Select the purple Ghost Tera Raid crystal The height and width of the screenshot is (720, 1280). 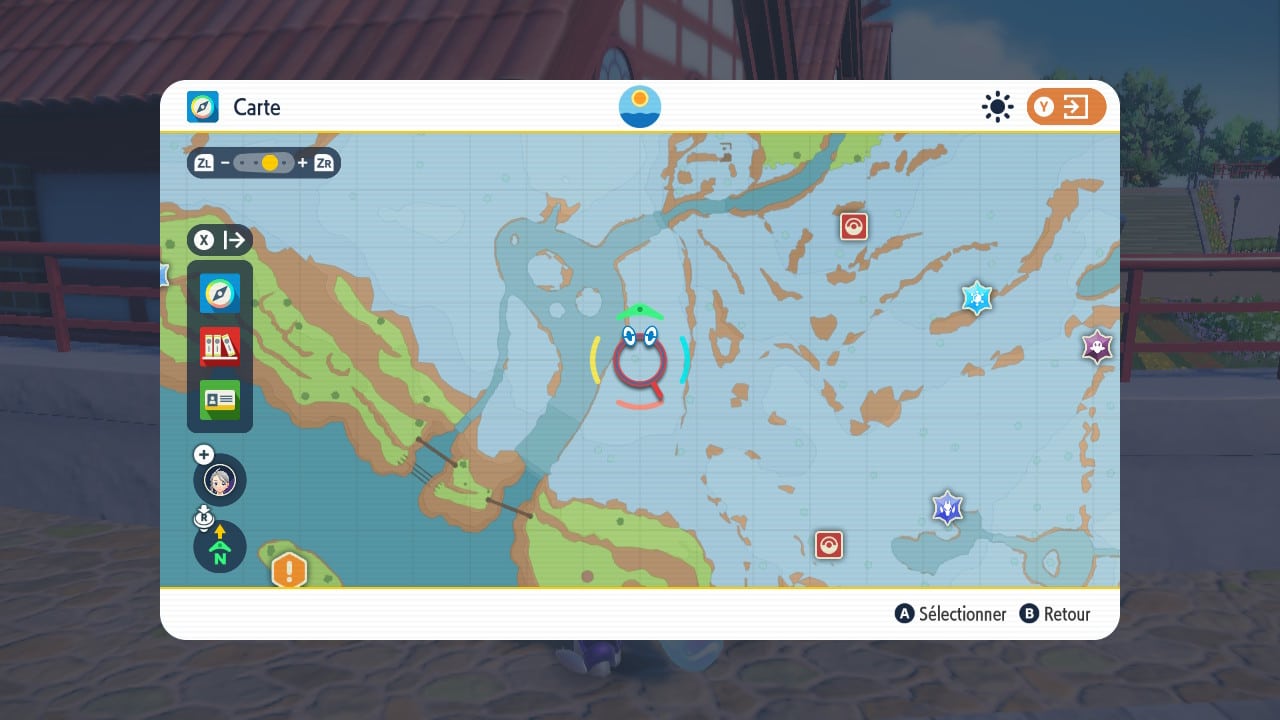point(1098,347)
